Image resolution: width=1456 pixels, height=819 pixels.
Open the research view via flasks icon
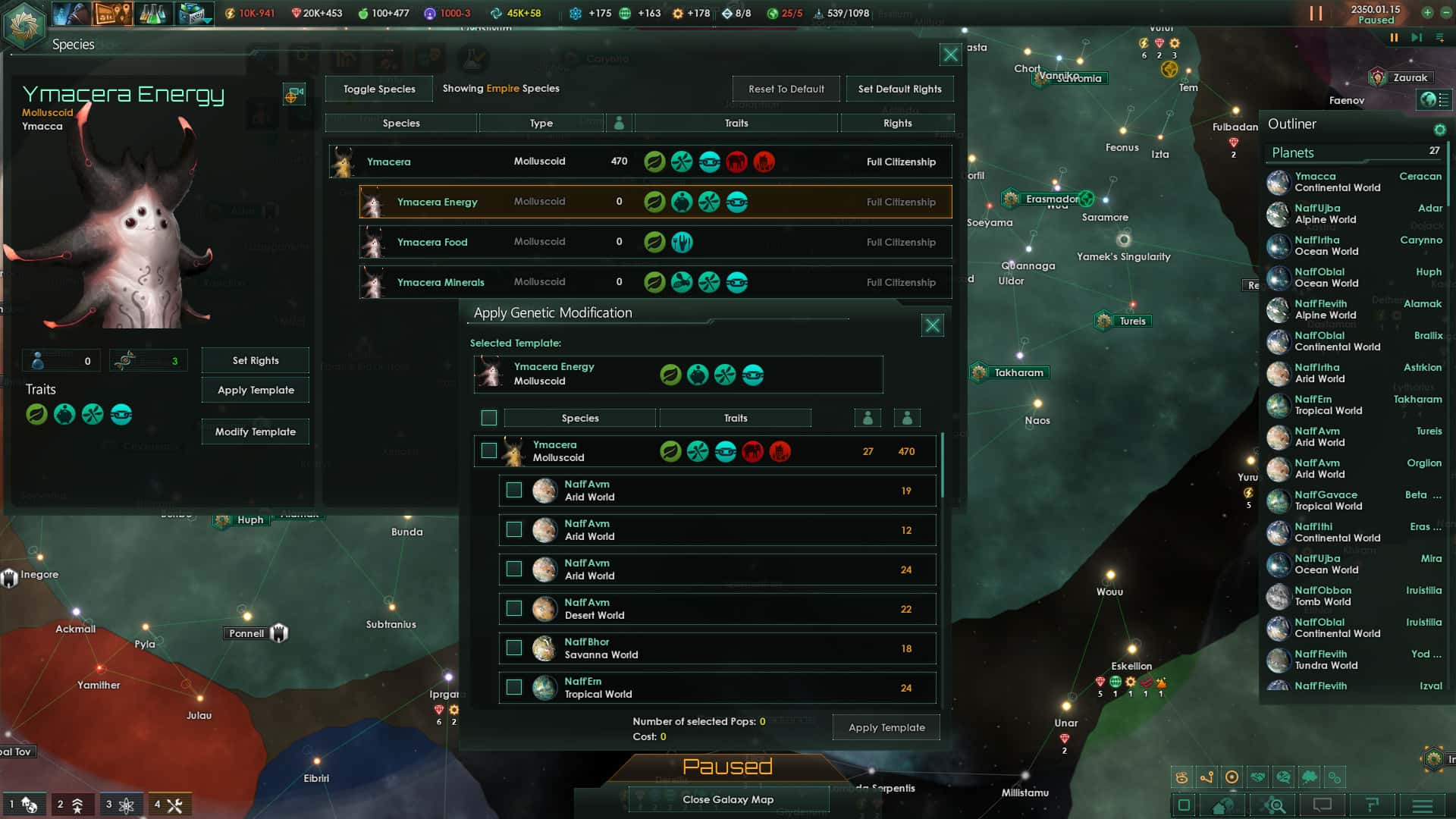pos(152,13)
